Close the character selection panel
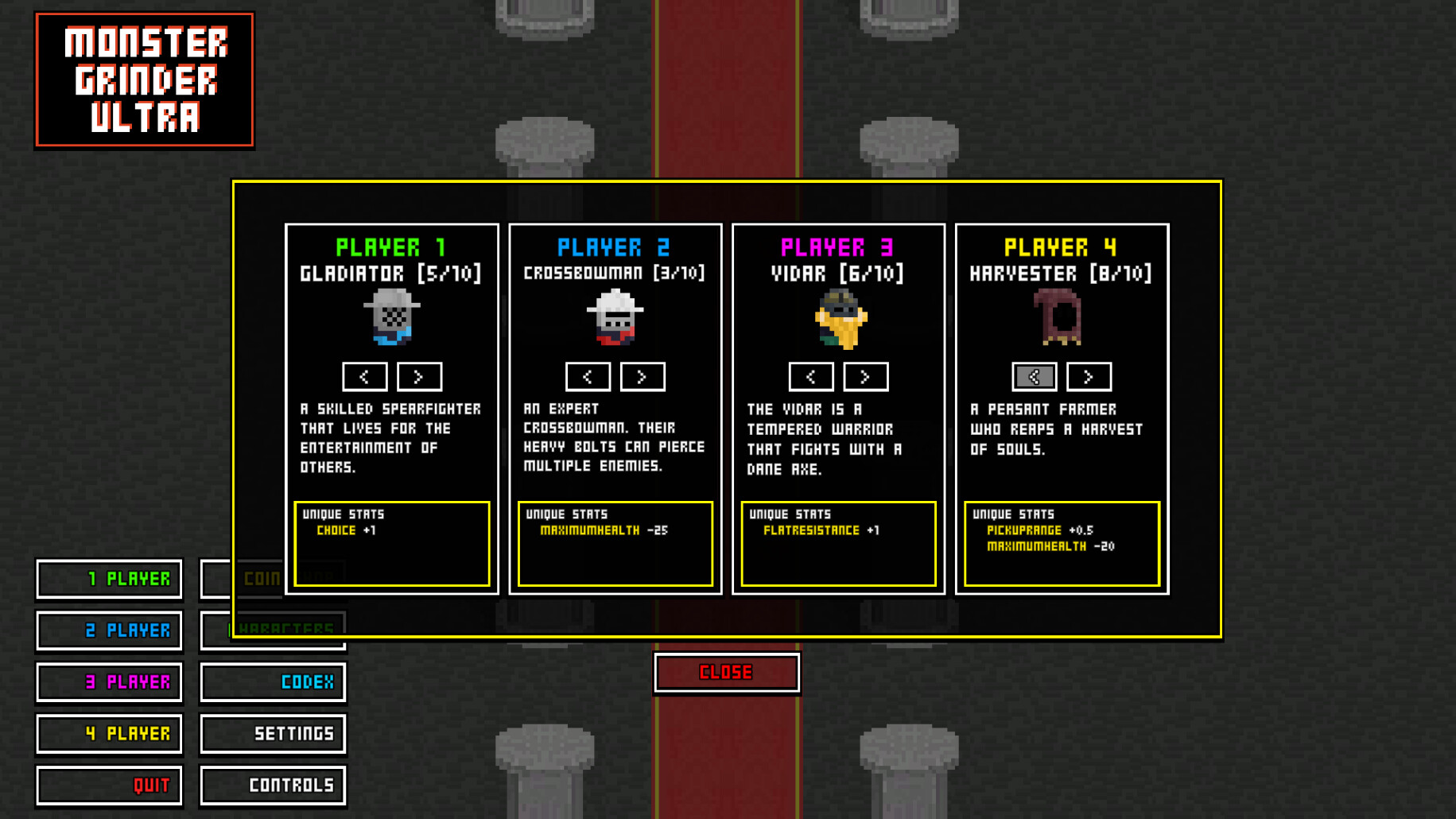Viewport: 1456px width, 819px height. pyautogui.click(x=726, y=672)
